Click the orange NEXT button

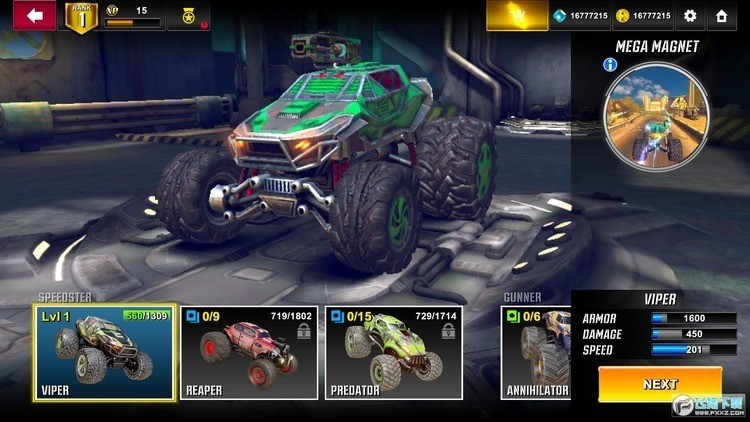click(x=660, y=384)
